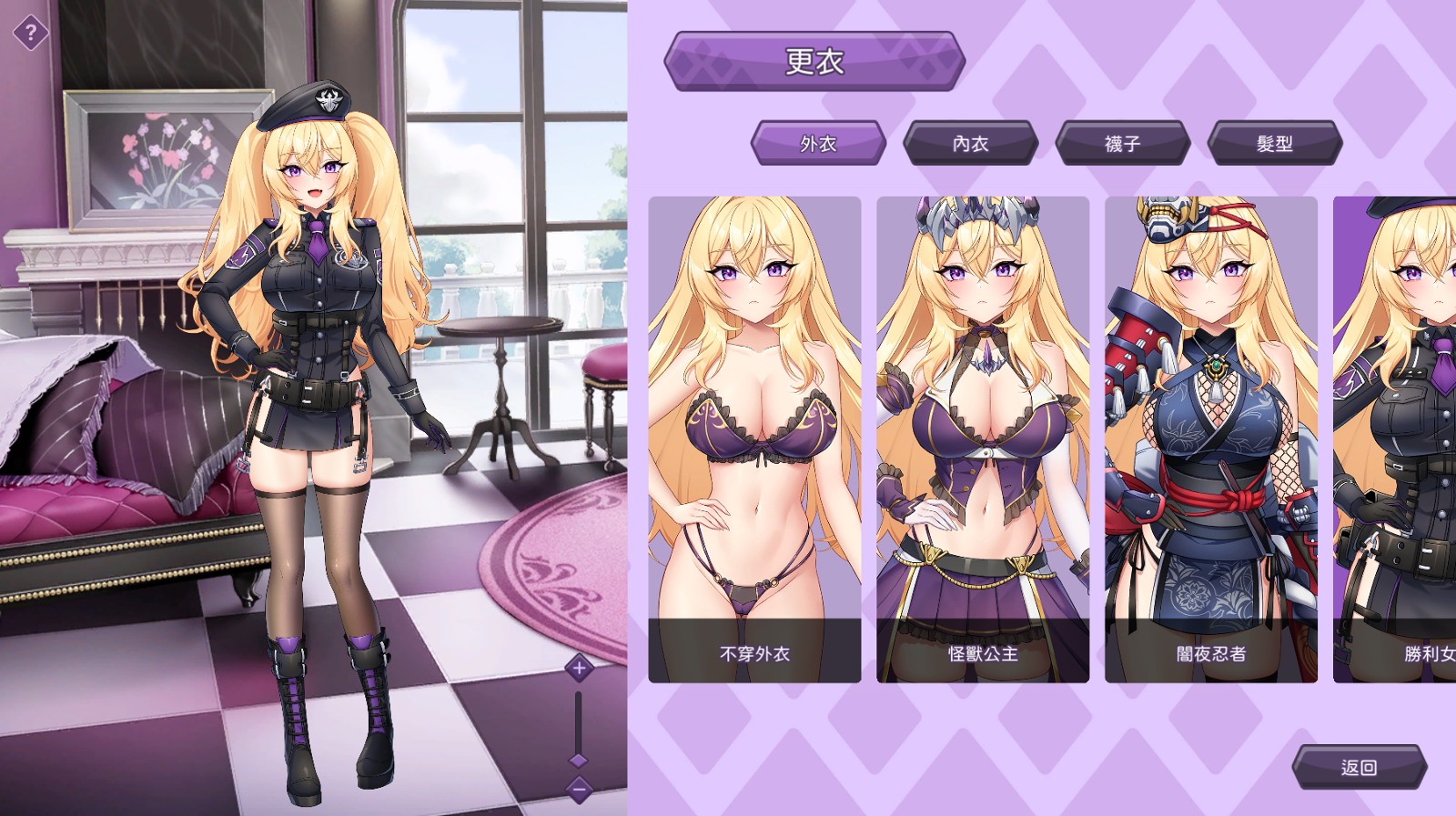Screen dimensions: 1456x816
Task: Click the plus diamond to zoom in
Action: pos(579,667)
